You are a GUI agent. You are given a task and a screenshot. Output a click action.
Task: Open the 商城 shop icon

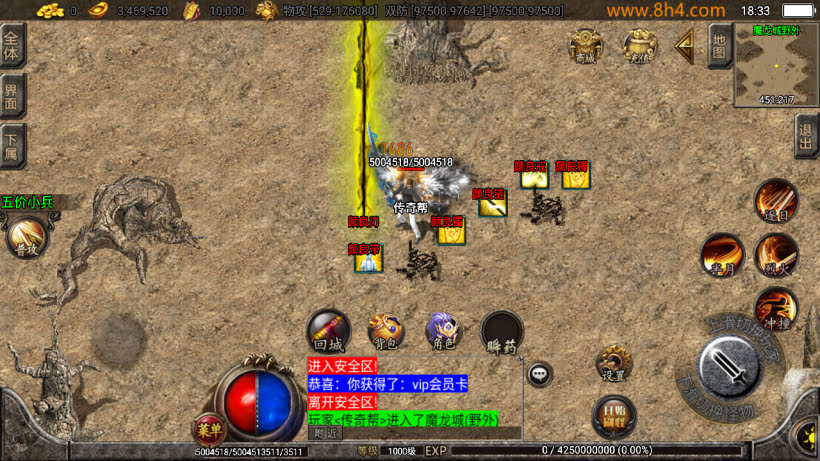pos(586,46)
